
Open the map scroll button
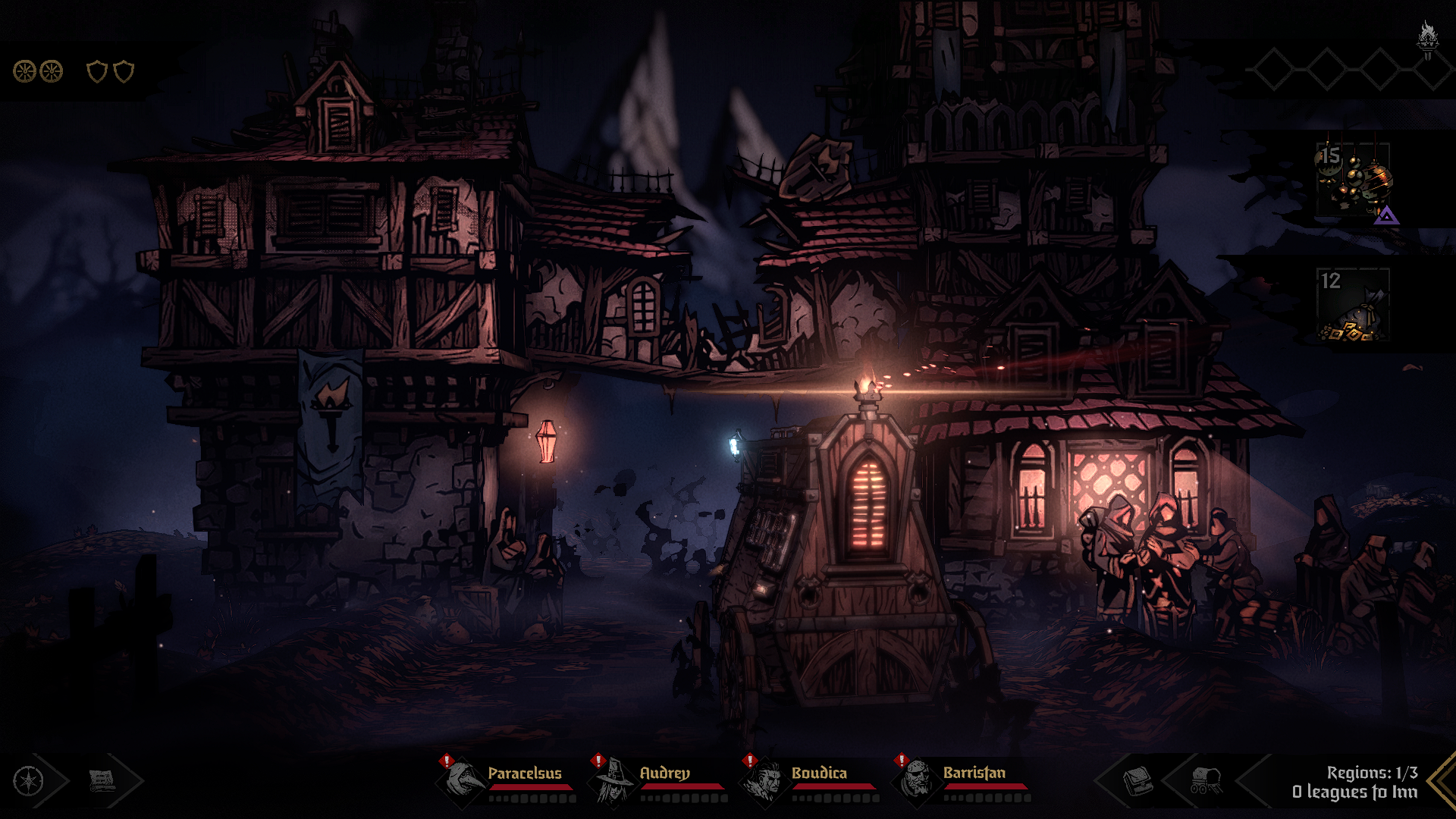(102, 781)
